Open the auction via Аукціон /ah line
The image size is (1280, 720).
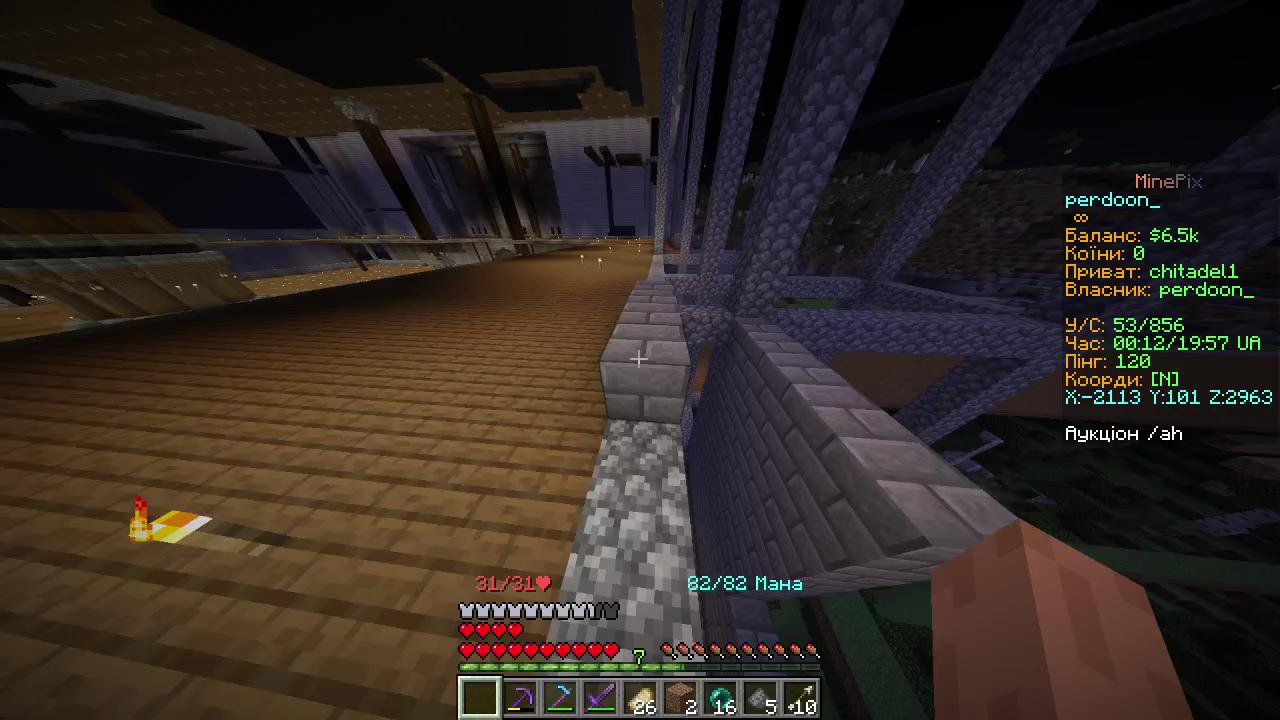coord(1123,433)
